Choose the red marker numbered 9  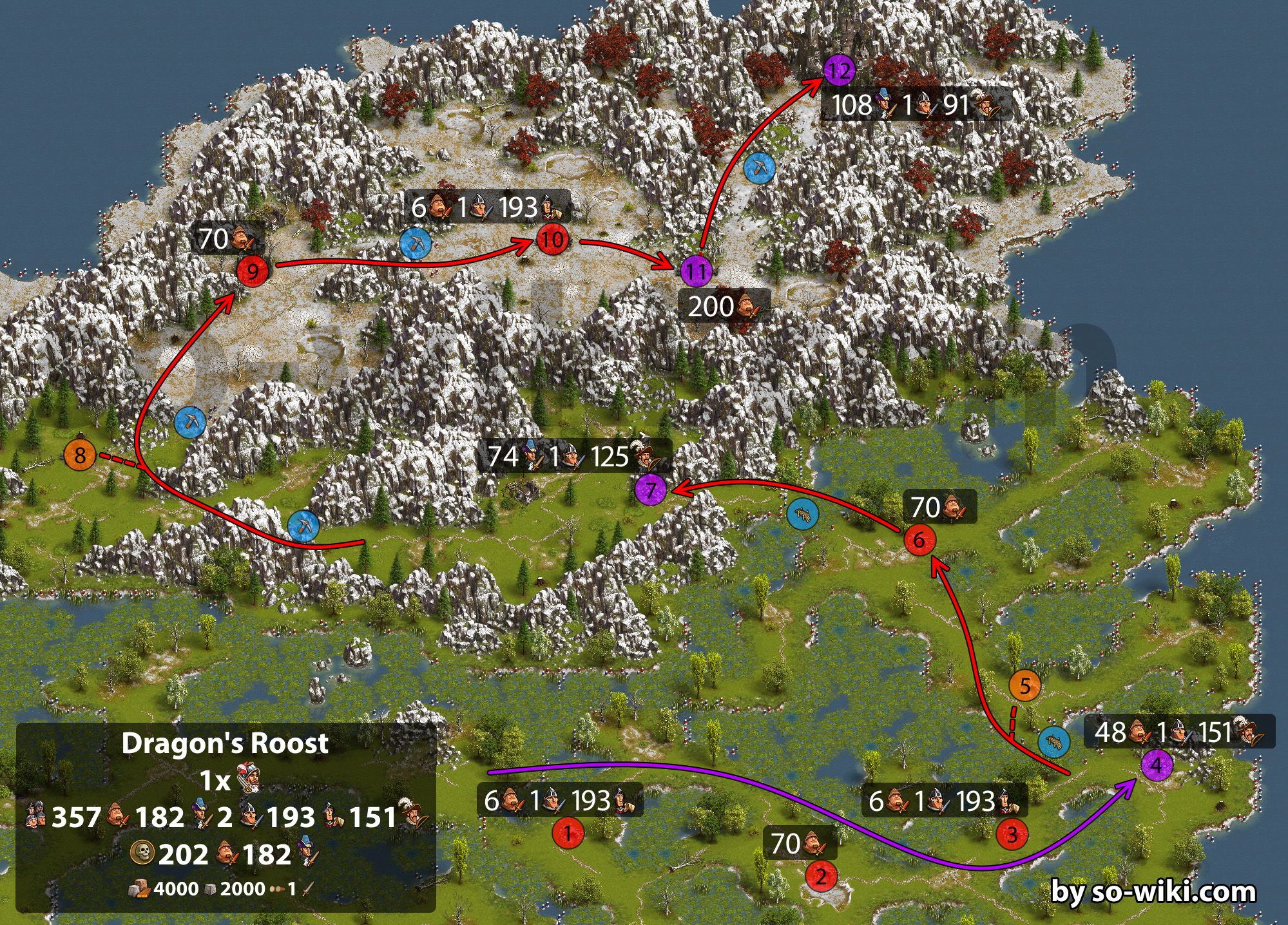click(253, 271)
